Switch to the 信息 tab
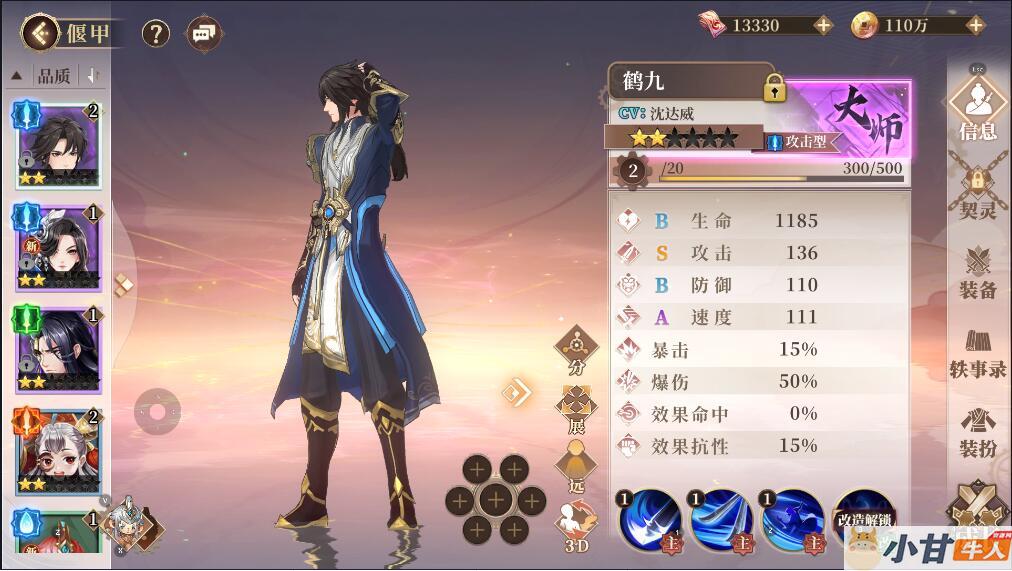This screenshot has height=571, width=1012. (x=977, y=106)
